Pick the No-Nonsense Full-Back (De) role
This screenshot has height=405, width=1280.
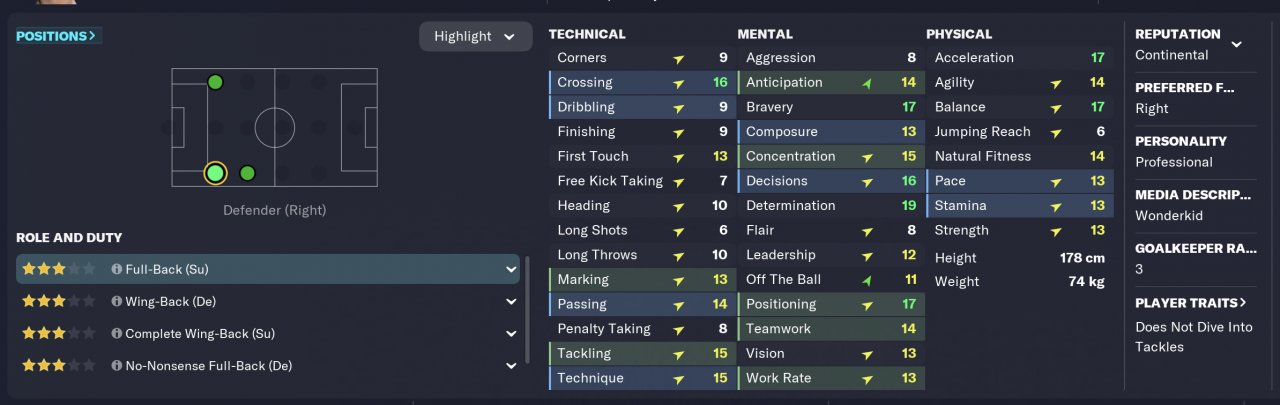pos(260,366)
